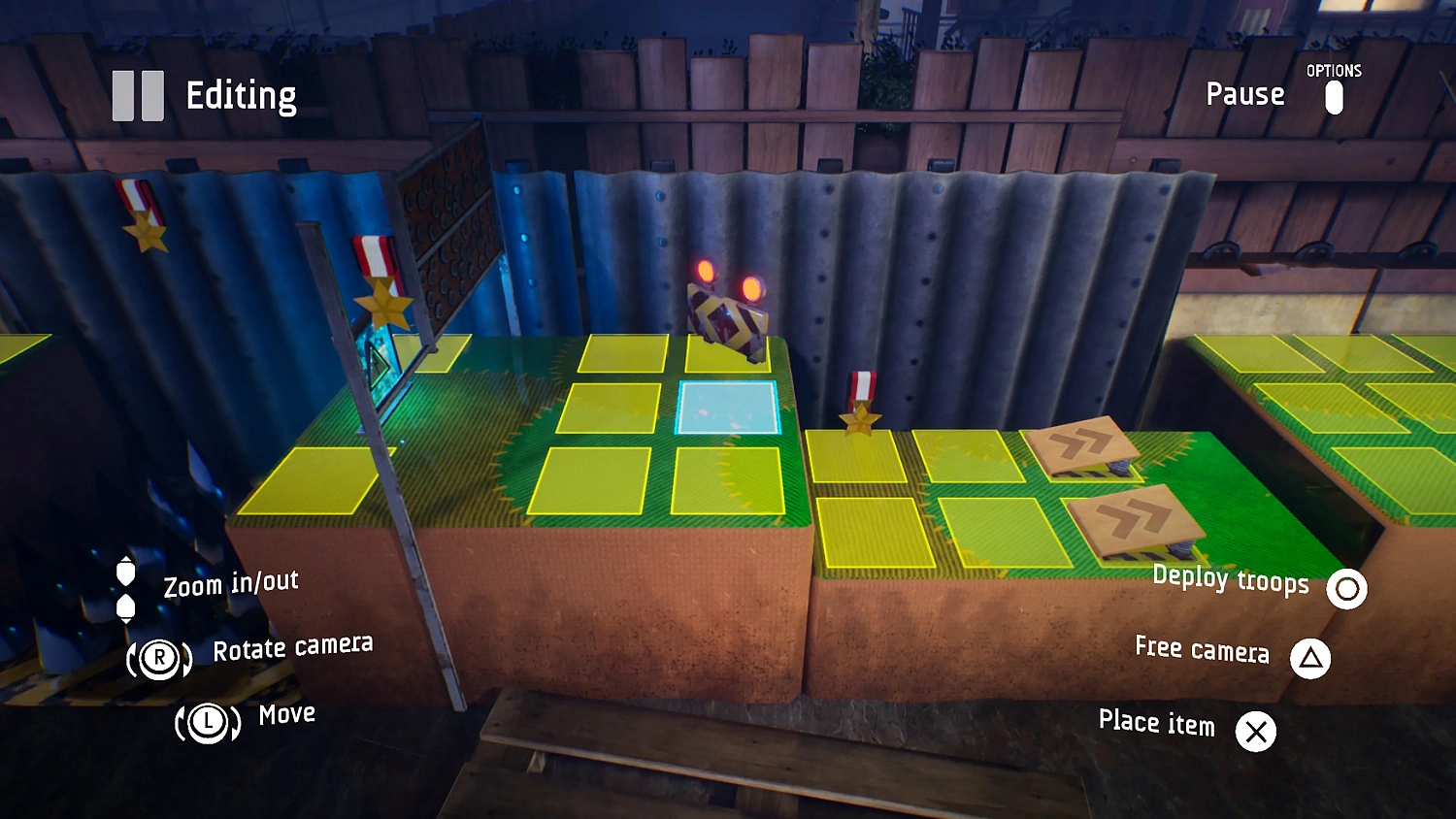Select the cyan highlighted placement tile
1456x819 pixels.
(728, 408)
